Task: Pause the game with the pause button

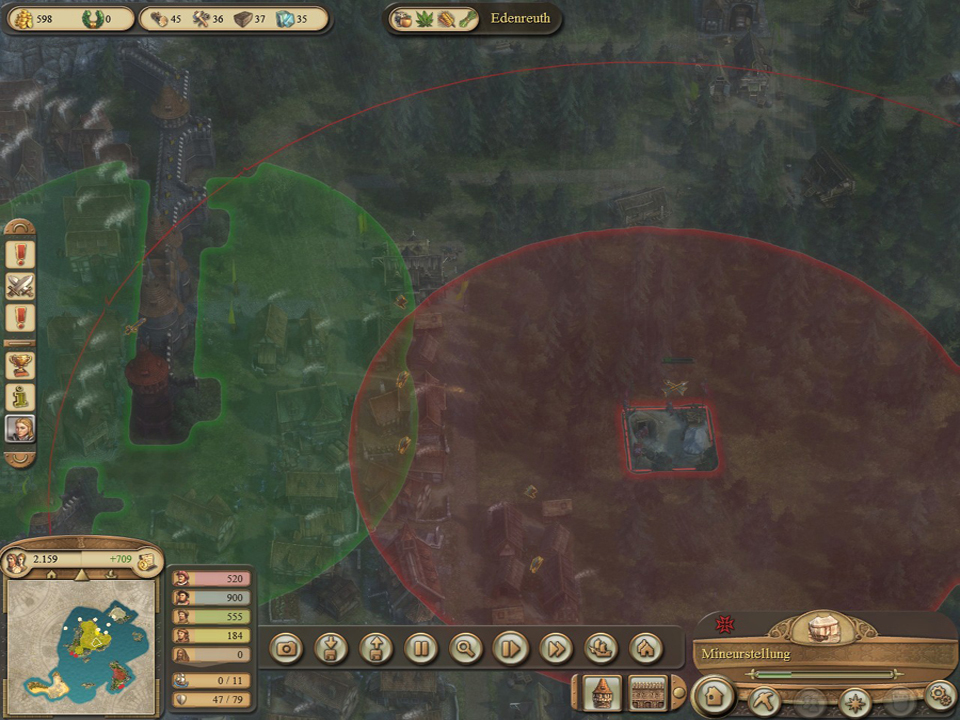Action: 421,648
